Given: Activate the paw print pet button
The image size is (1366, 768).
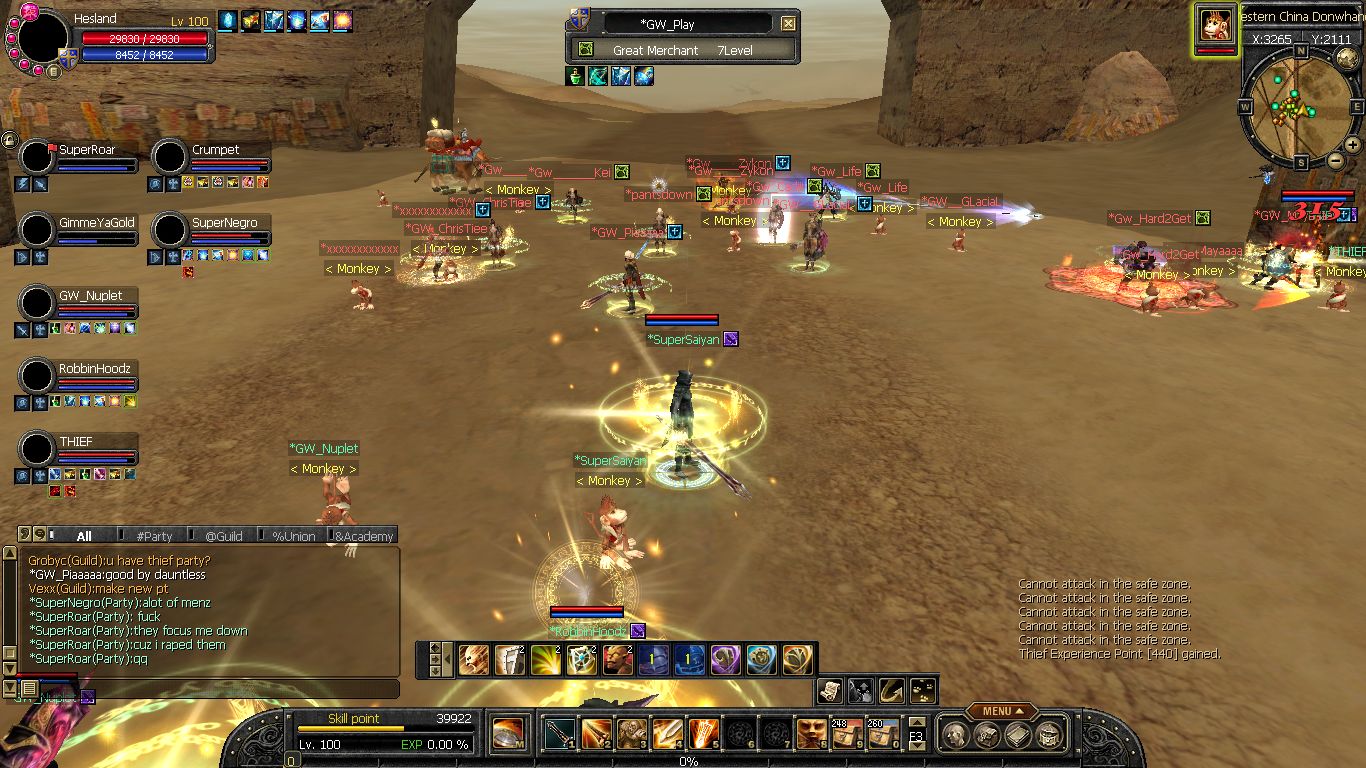Looking at the screenshot, I should pos(923,689).
